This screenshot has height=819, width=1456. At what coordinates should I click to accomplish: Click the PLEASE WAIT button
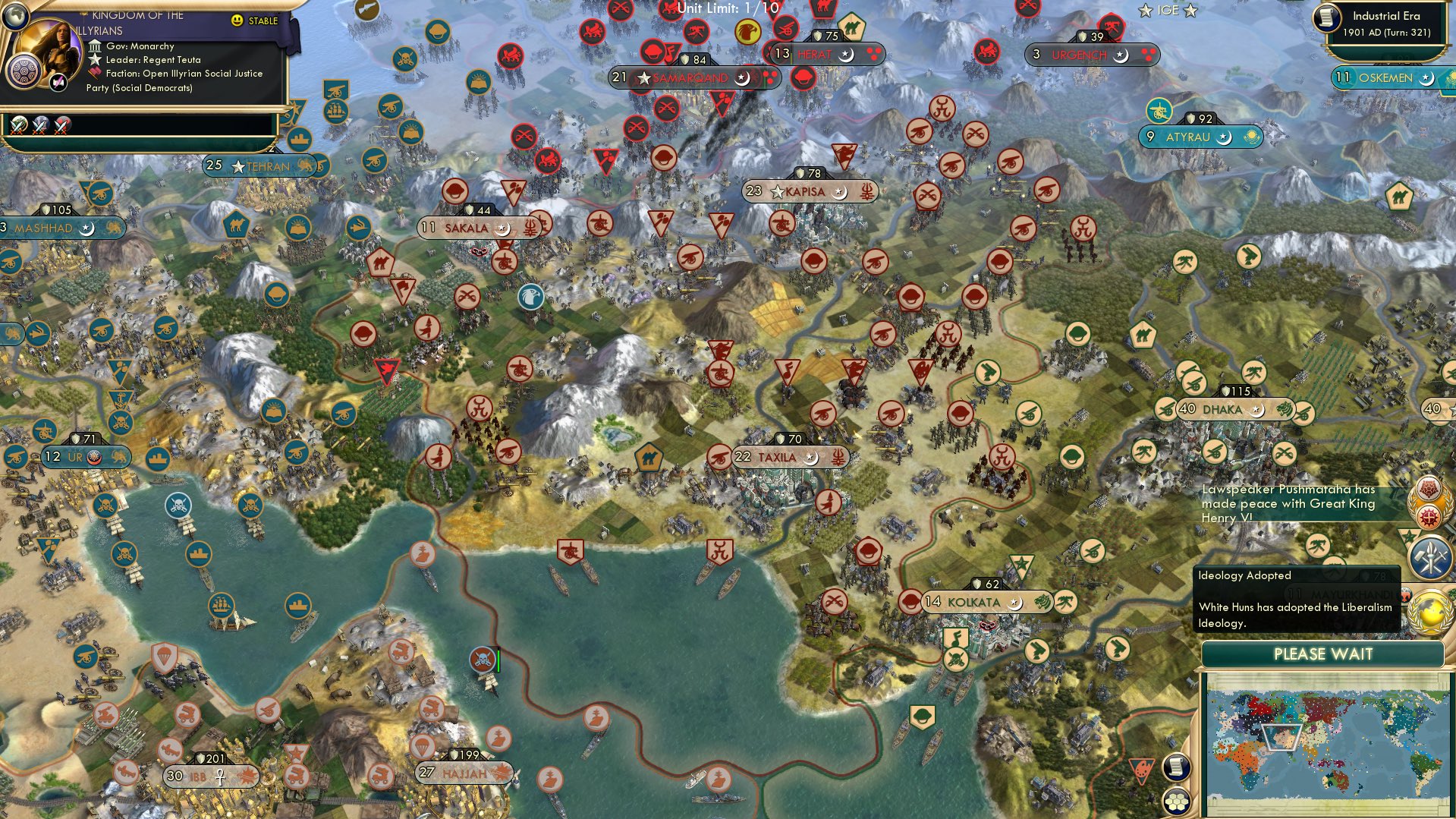[x=1323, y=654]
